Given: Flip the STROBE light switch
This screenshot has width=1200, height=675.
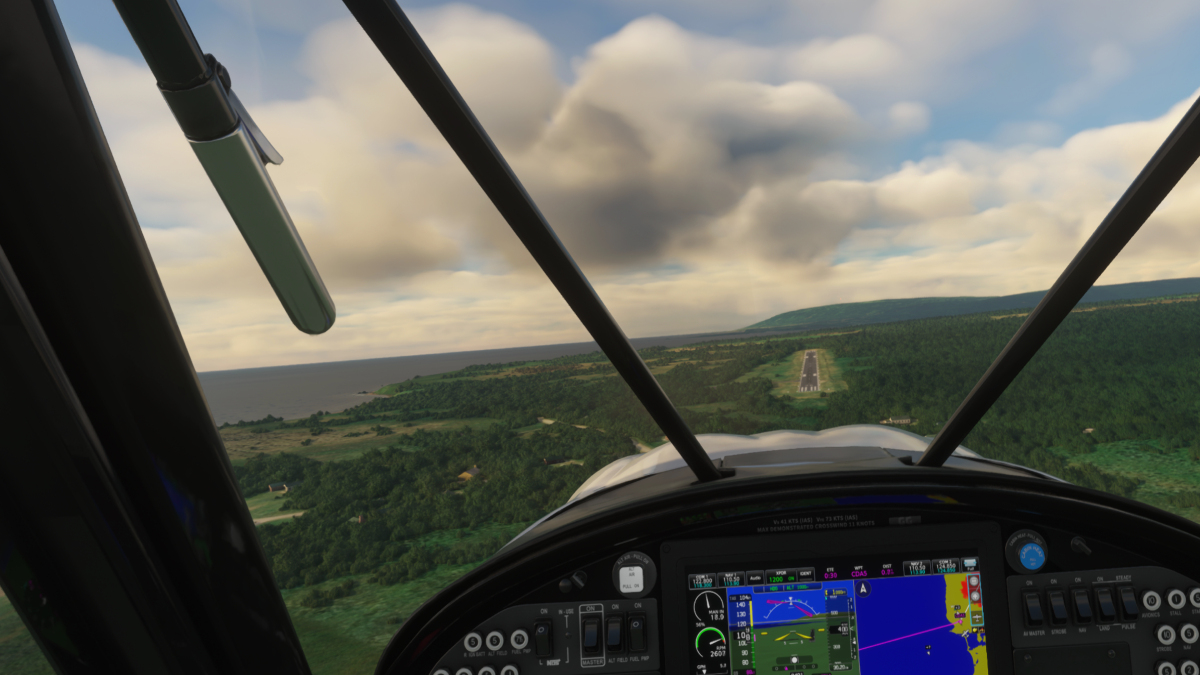Looking at the screenshot, I should point(1057,607).
